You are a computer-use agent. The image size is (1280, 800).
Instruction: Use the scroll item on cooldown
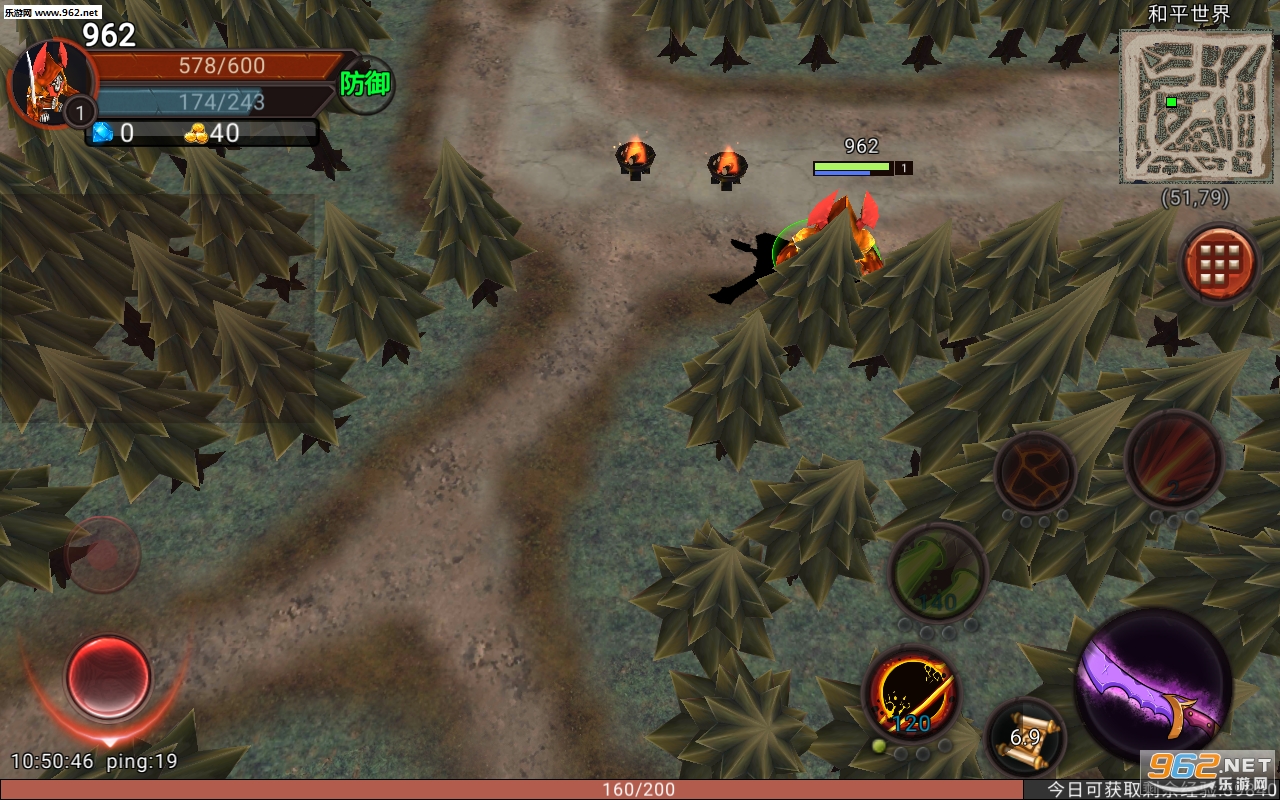click(x=1026, y=738)
